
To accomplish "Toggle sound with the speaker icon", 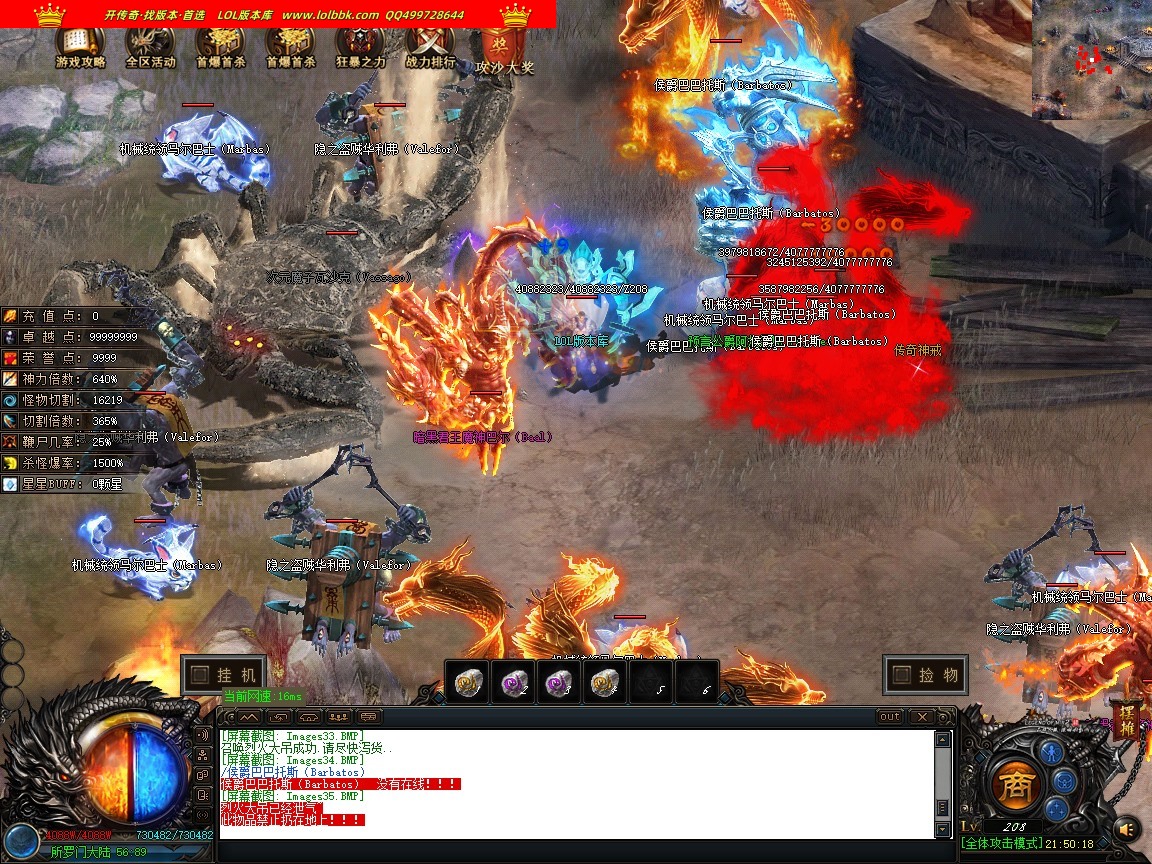I will point(1127,828).
